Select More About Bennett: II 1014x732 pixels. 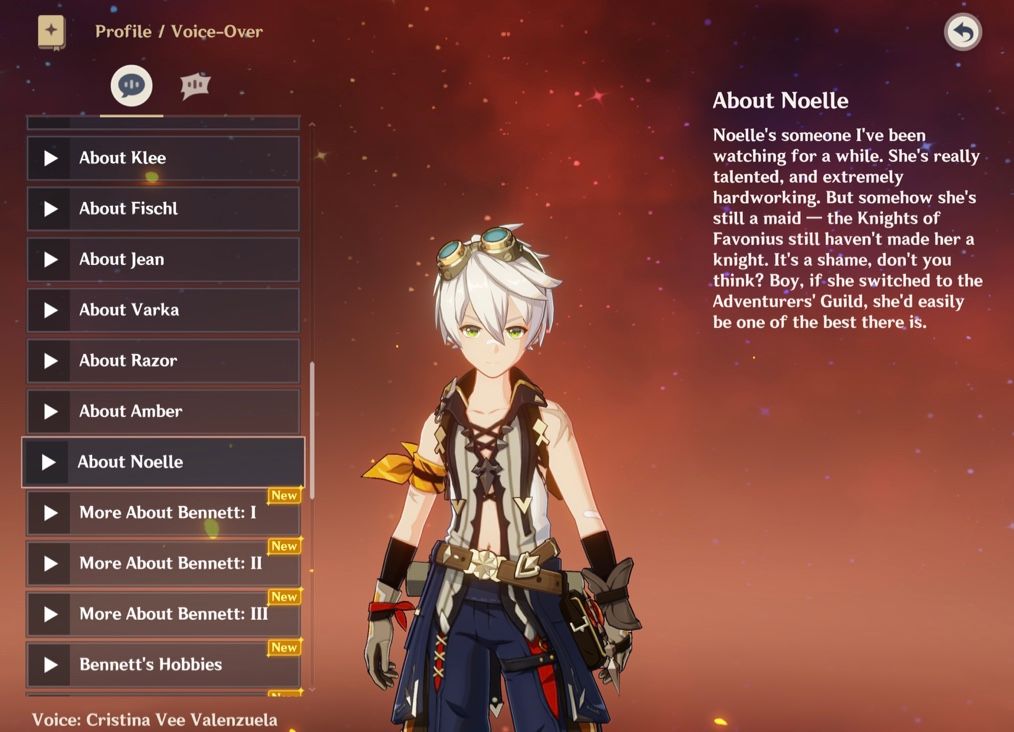pos(163,563)
